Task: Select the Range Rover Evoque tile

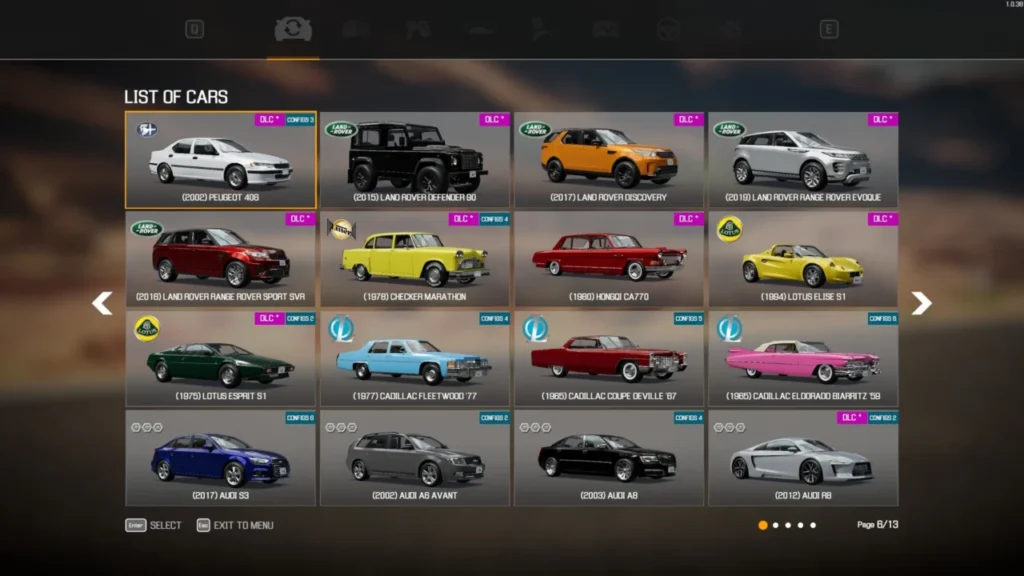Action: (x=802, y=160)
